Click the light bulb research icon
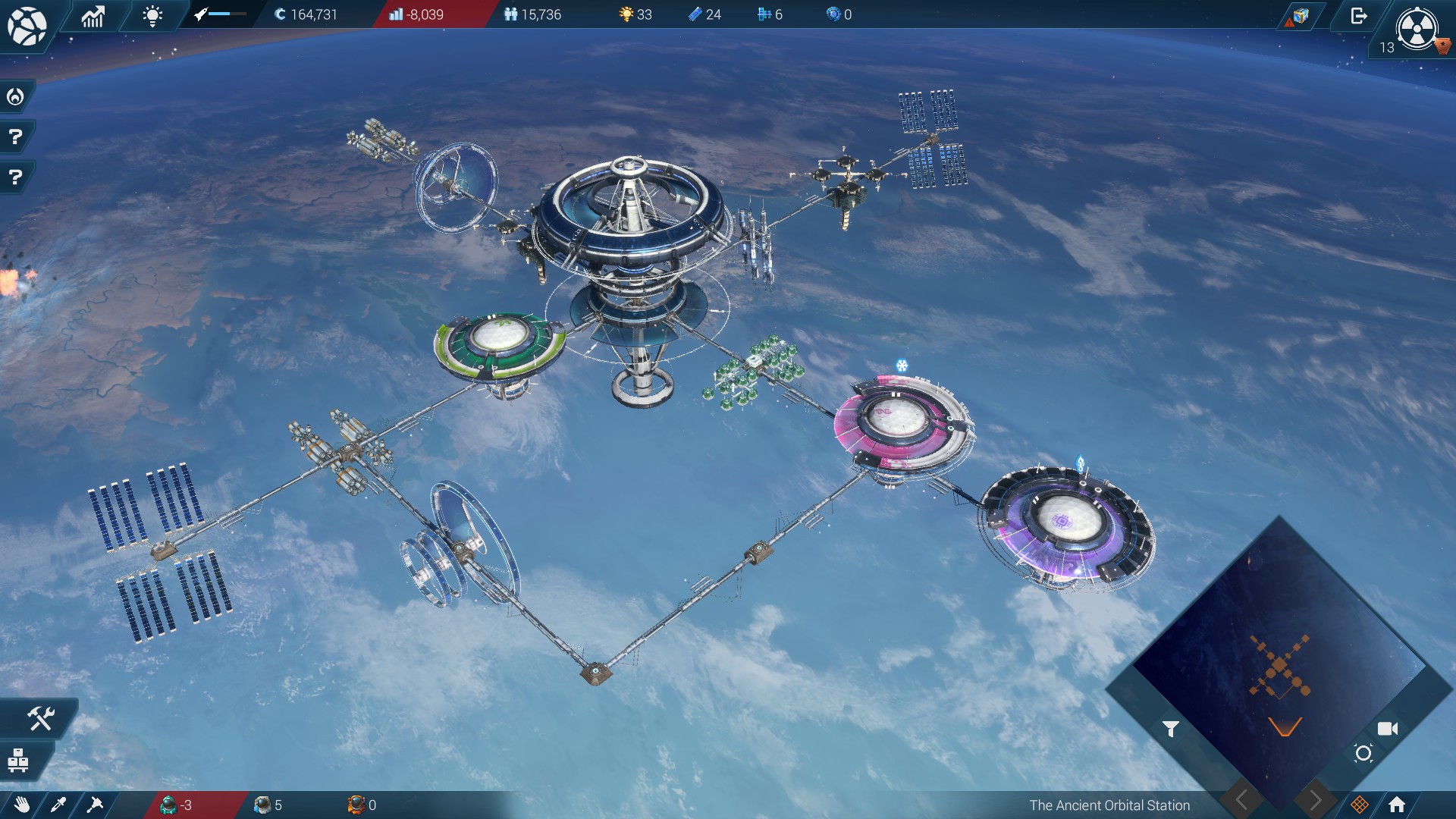Screen dimensions: 1456x819 tap(152, 15)
